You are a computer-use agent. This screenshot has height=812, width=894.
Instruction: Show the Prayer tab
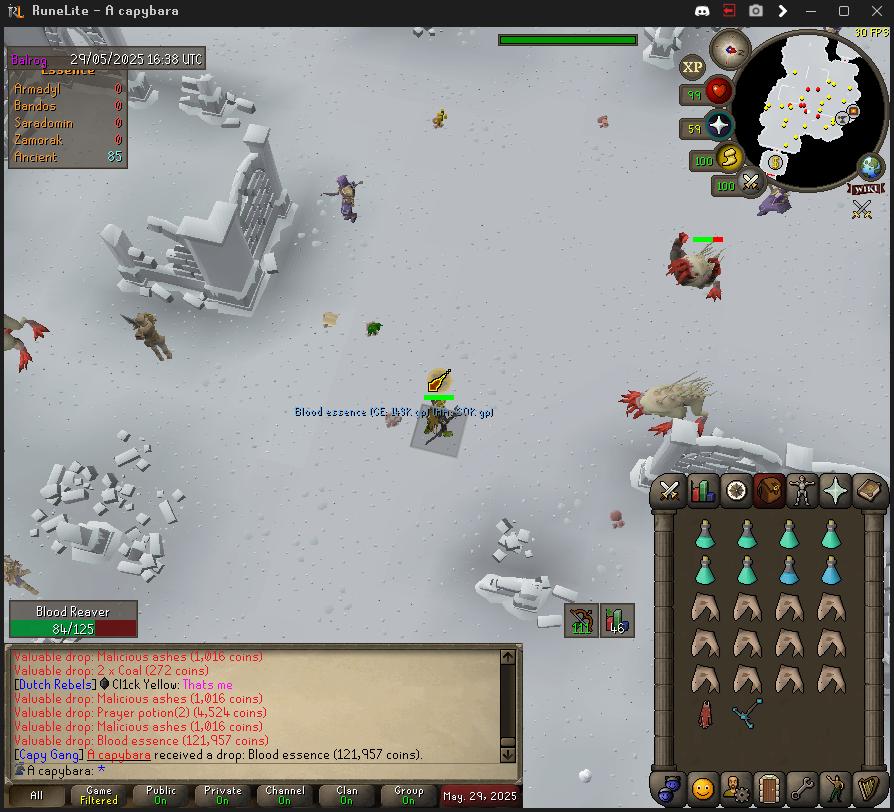pyautogui.click(x=835, y=491)
